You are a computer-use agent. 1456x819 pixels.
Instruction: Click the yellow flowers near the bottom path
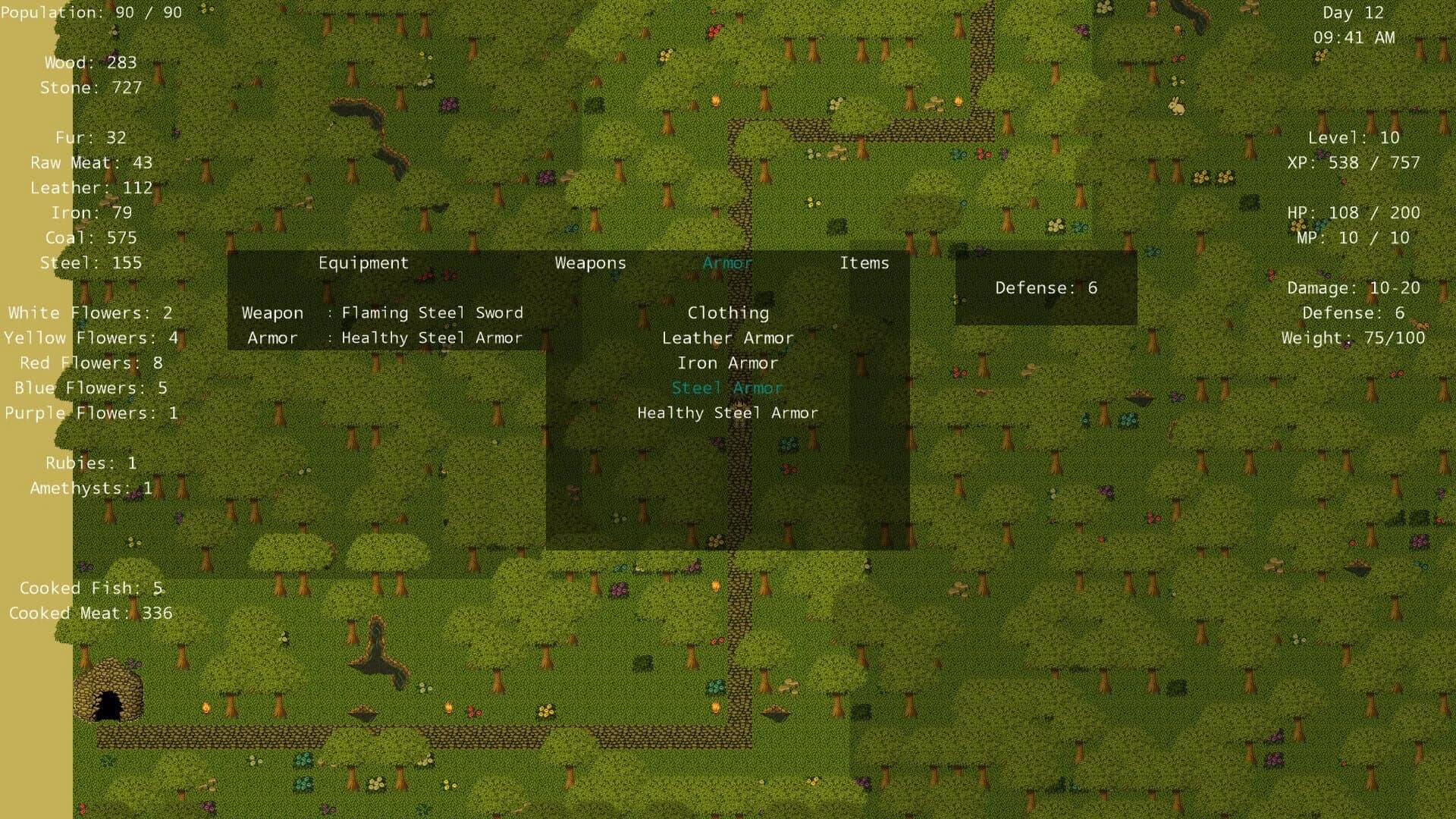(548, 713)
